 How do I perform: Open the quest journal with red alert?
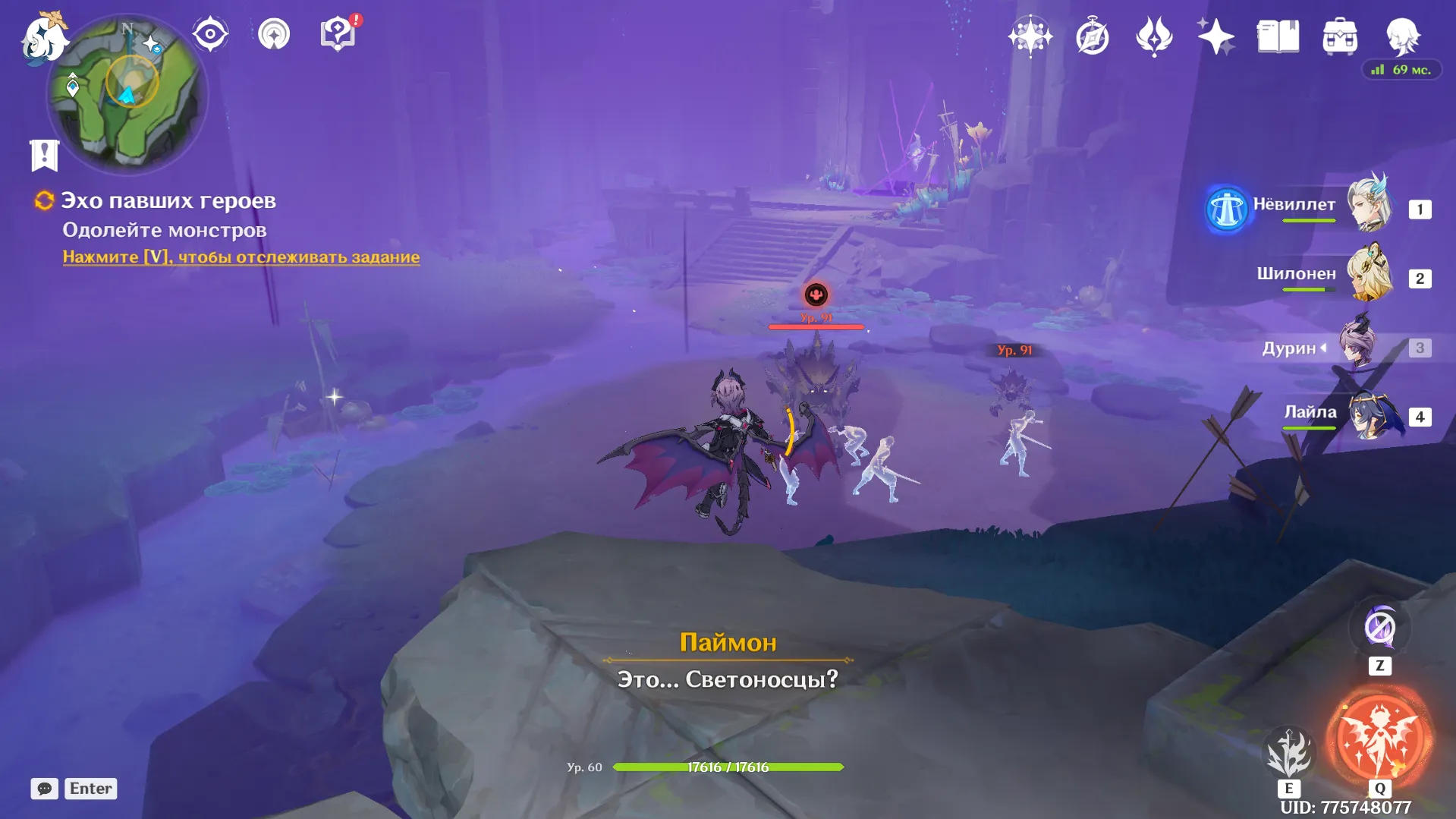pyautogui.click(x=338, y=34)
